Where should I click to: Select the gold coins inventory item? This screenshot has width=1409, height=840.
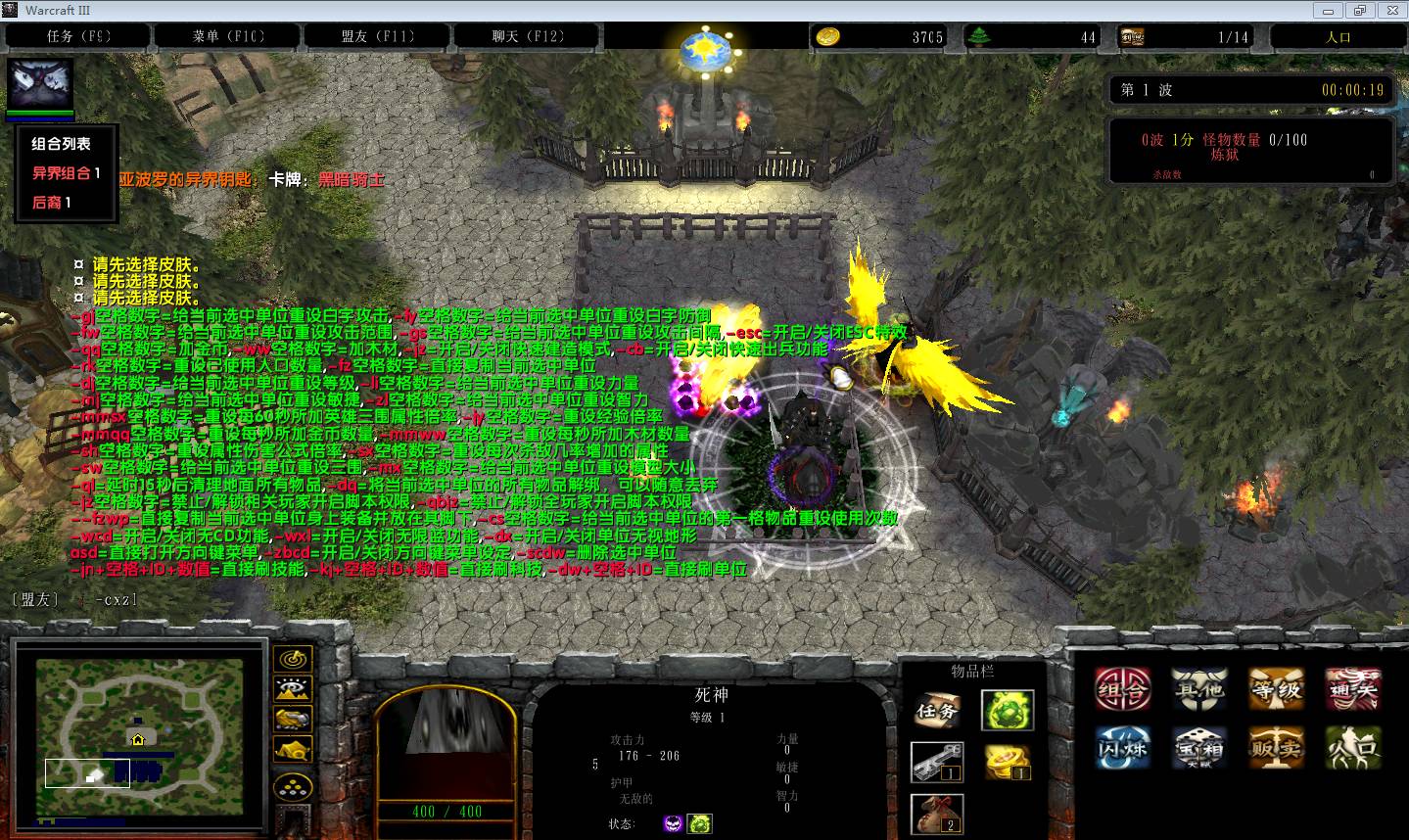pyautogui.click(x=1008, y=763)
